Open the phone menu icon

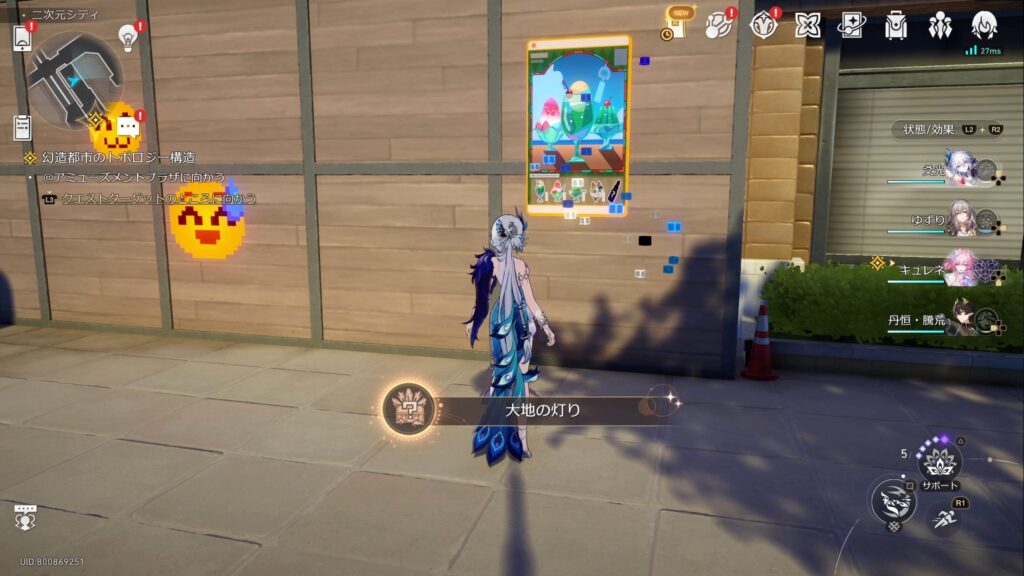coord(23,38)
